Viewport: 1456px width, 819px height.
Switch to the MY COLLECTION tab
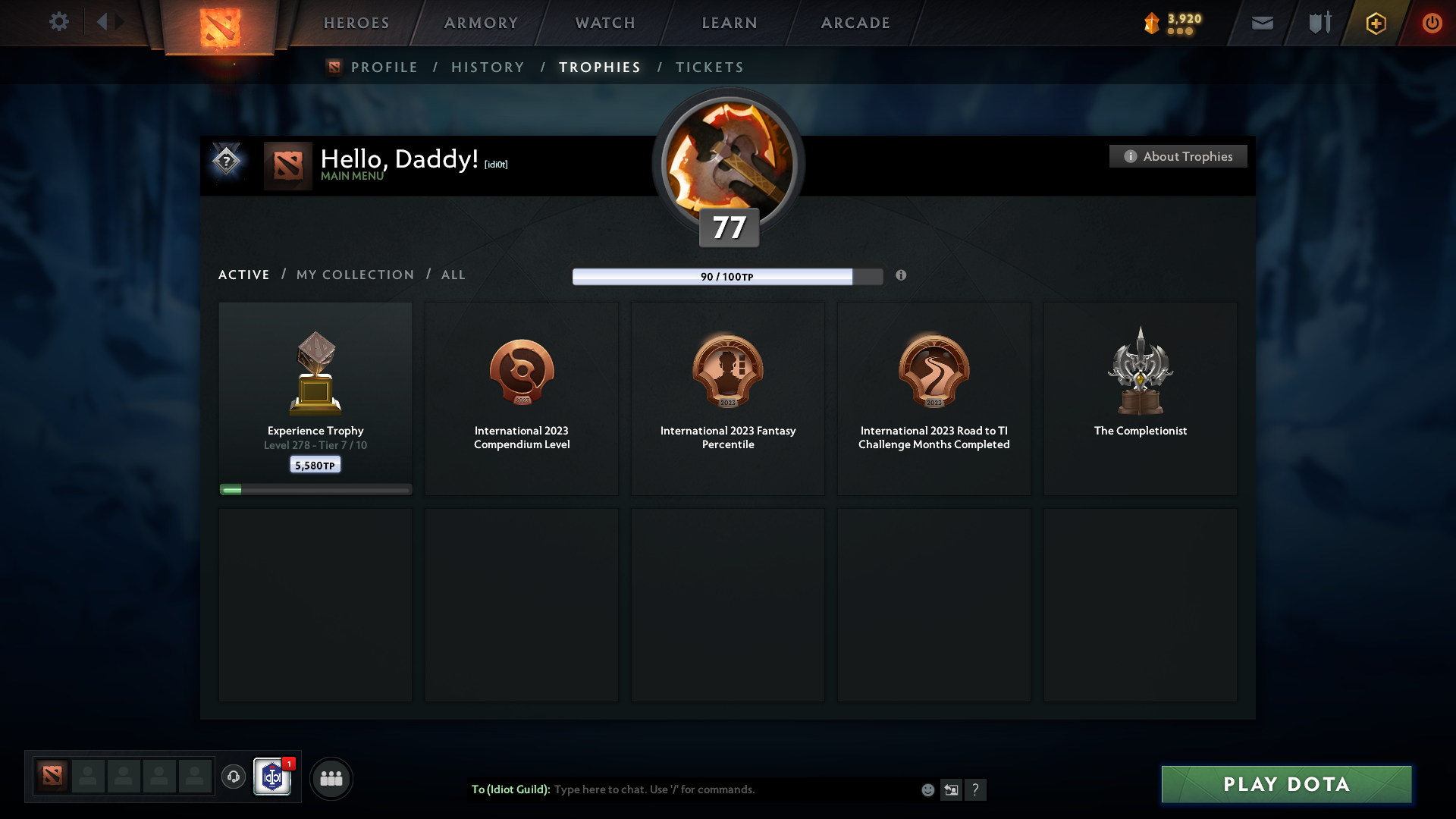point(354,275)
